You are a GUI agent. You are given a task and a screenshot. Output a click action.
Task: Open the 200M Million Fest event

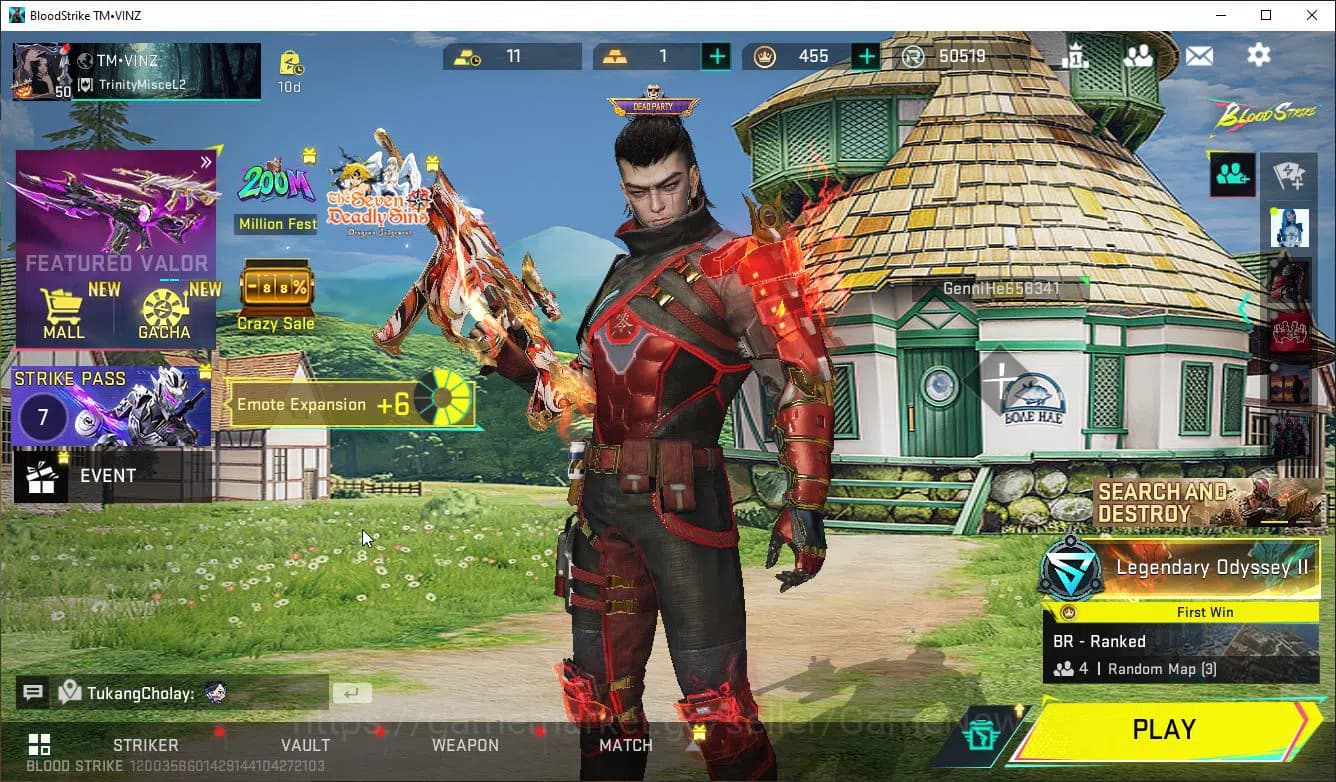(276, 194)
